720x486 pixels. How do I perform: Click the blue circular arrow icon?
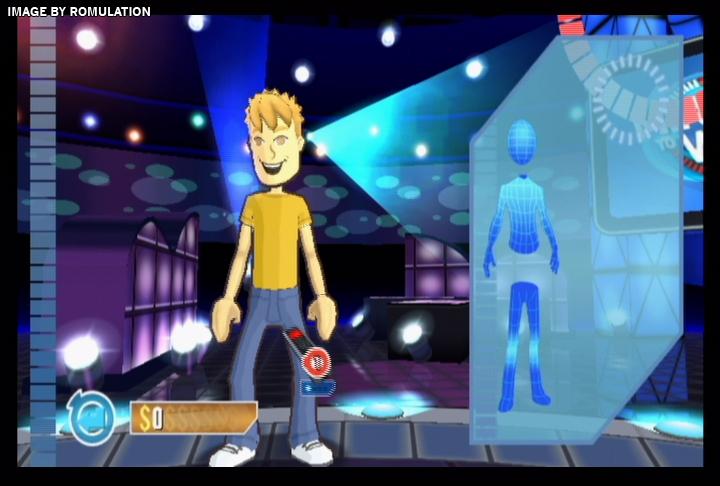coord(91,417)
